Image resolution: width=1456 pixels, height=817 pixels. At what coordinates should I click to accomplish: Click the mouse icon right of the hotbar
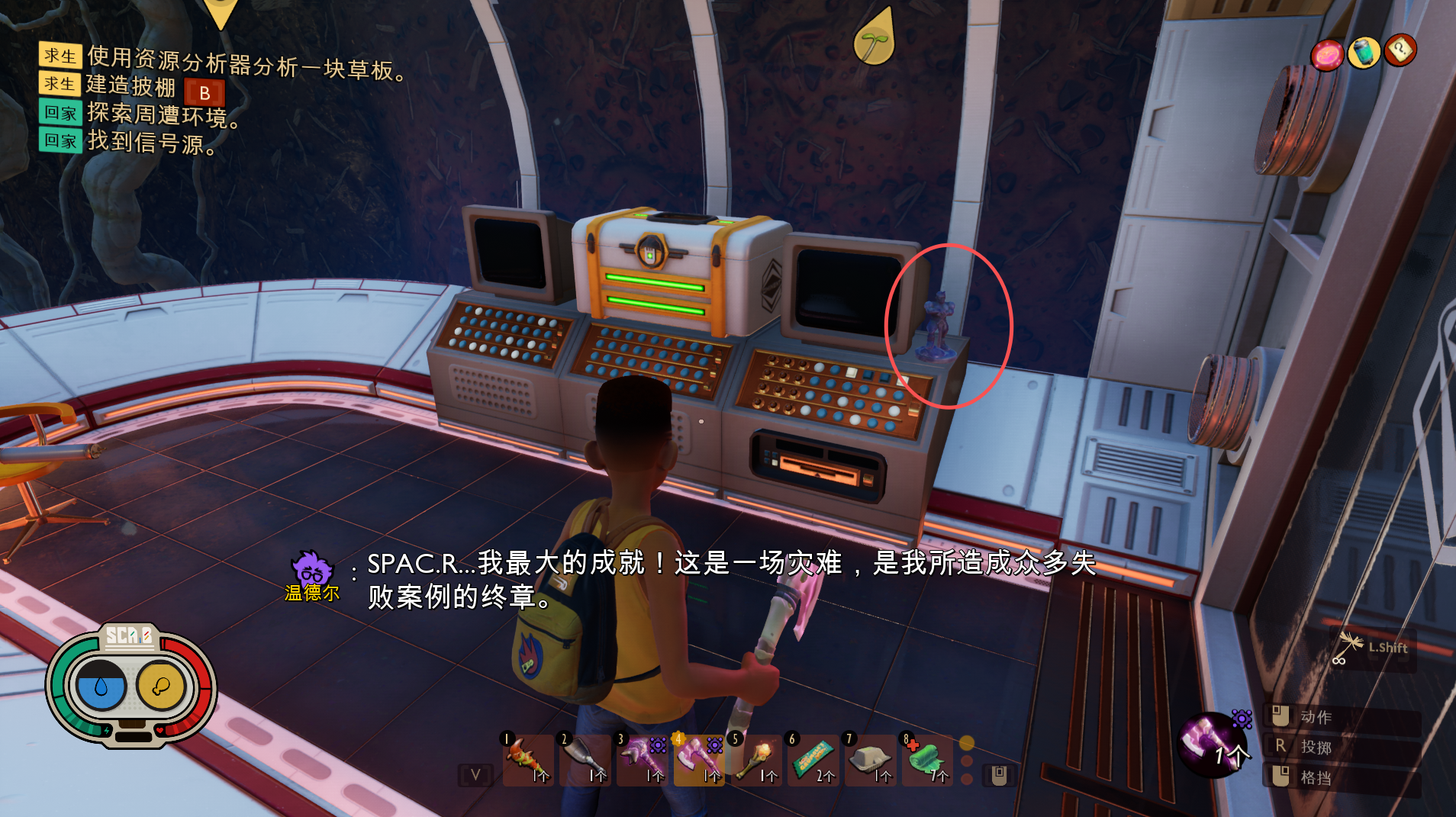[997, 774]
